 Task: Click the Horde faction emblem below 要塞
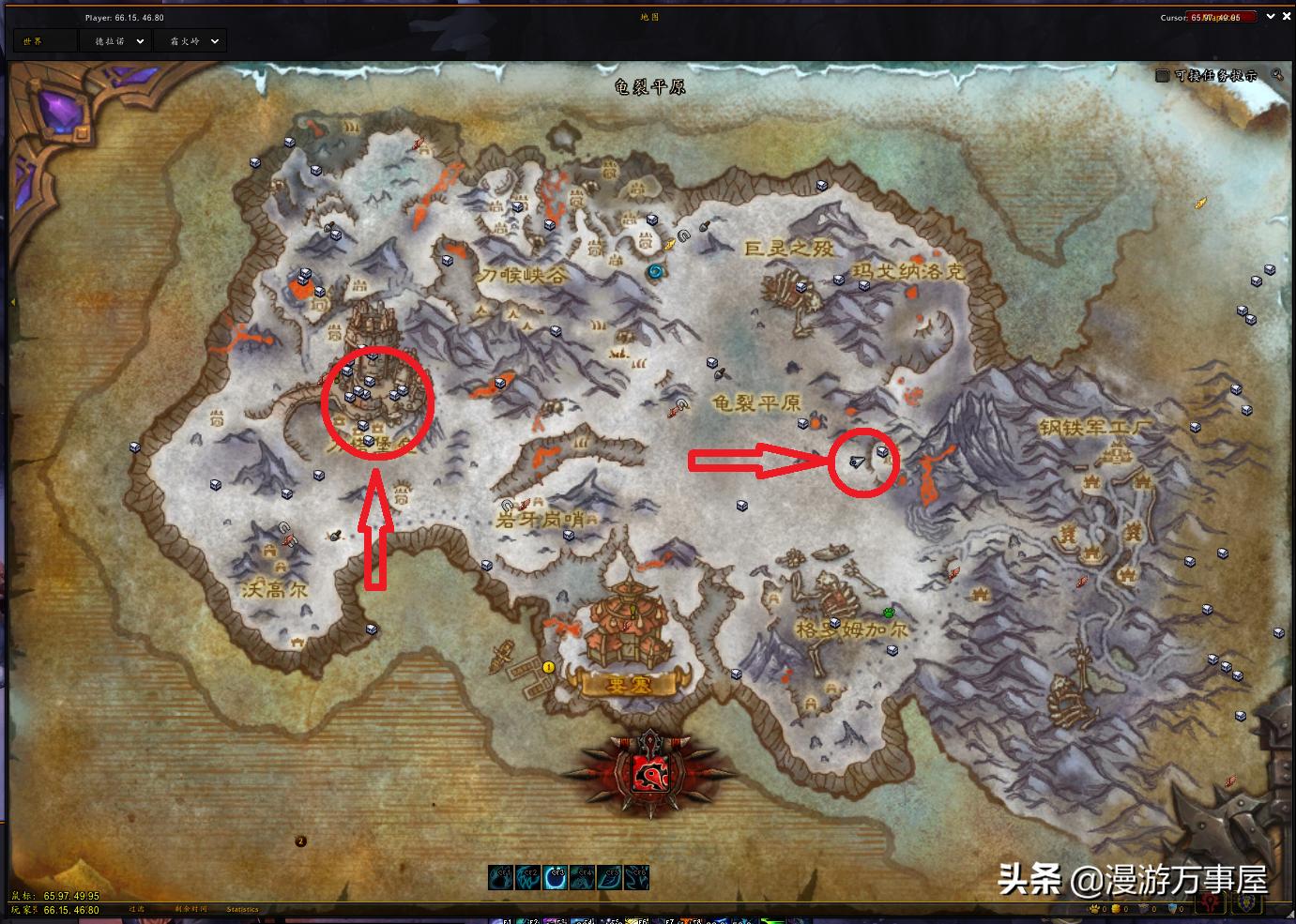(x=652, y=771)
